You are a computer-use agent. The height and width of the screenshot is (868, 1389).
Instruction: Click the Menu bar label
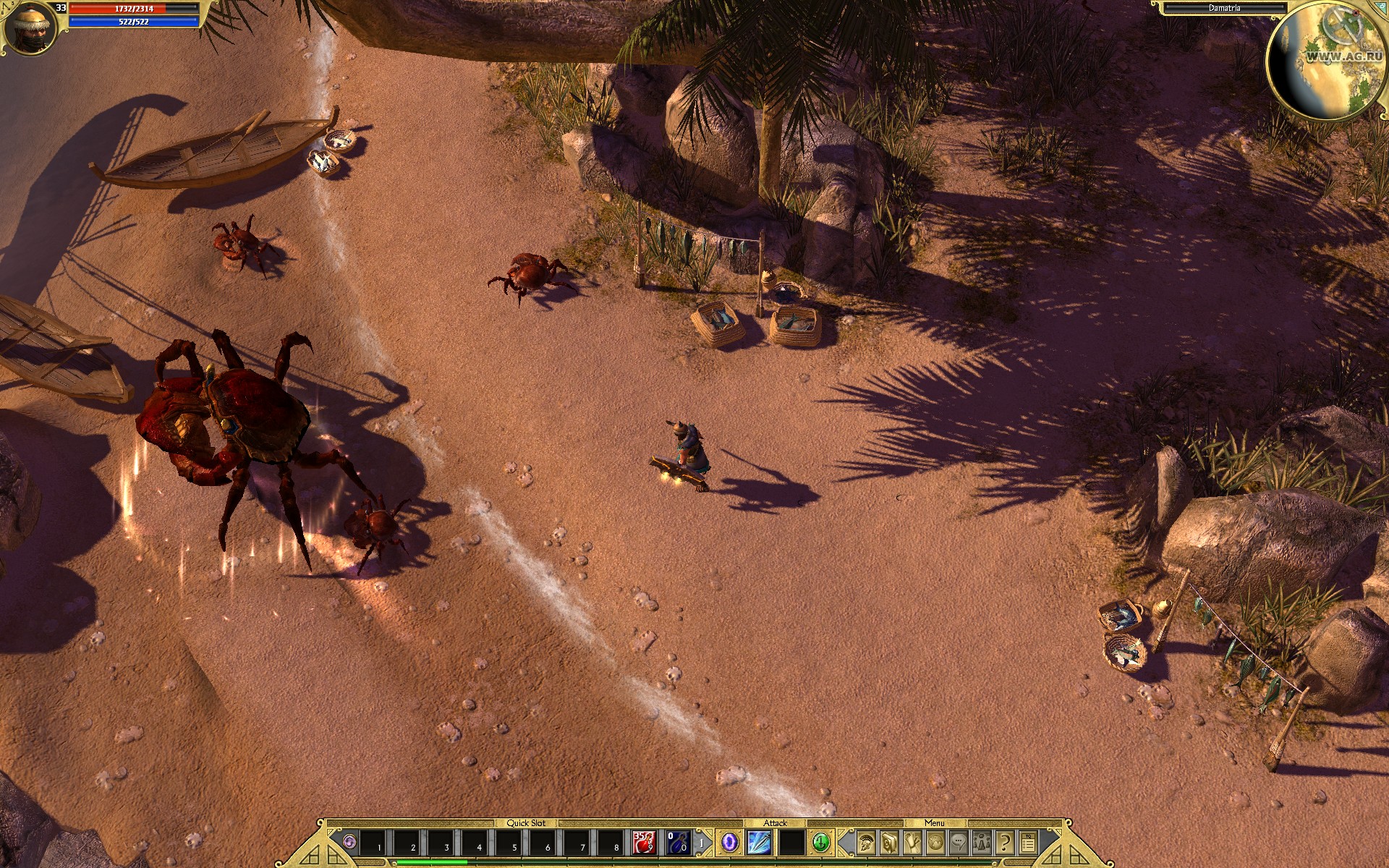point(935,822)
